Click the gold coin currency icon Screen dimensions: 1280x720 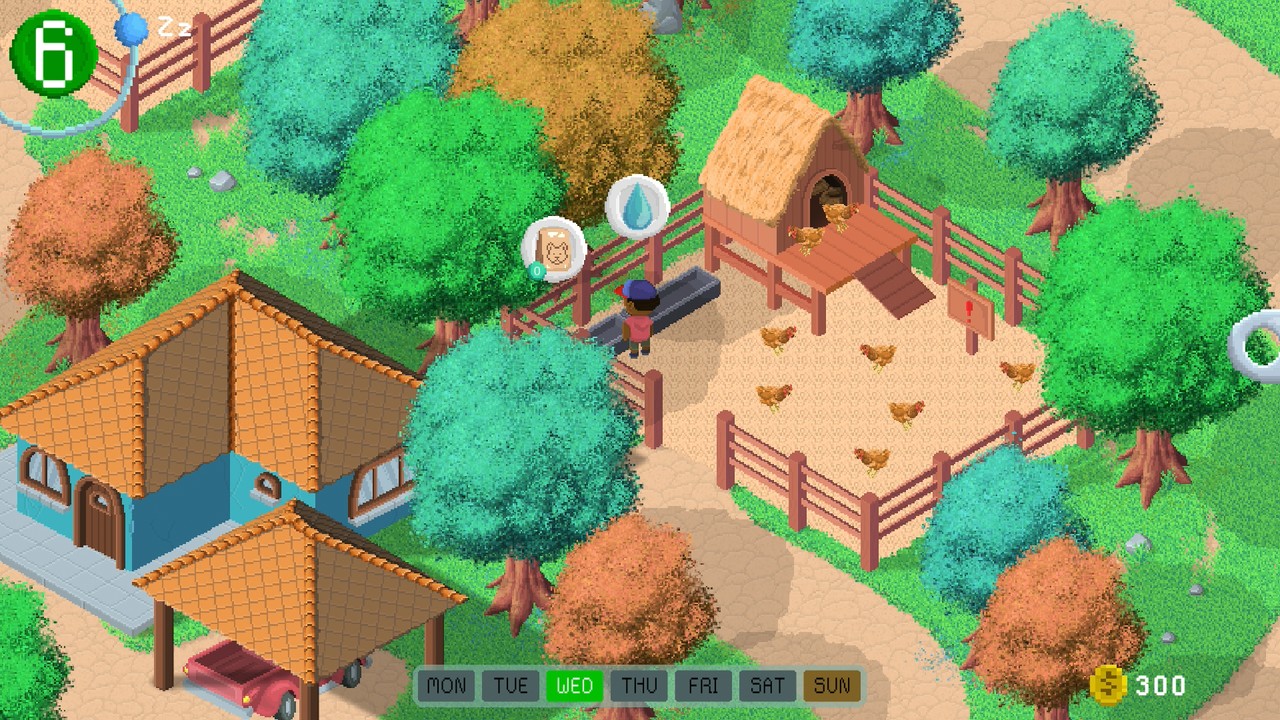point(1109,686)
